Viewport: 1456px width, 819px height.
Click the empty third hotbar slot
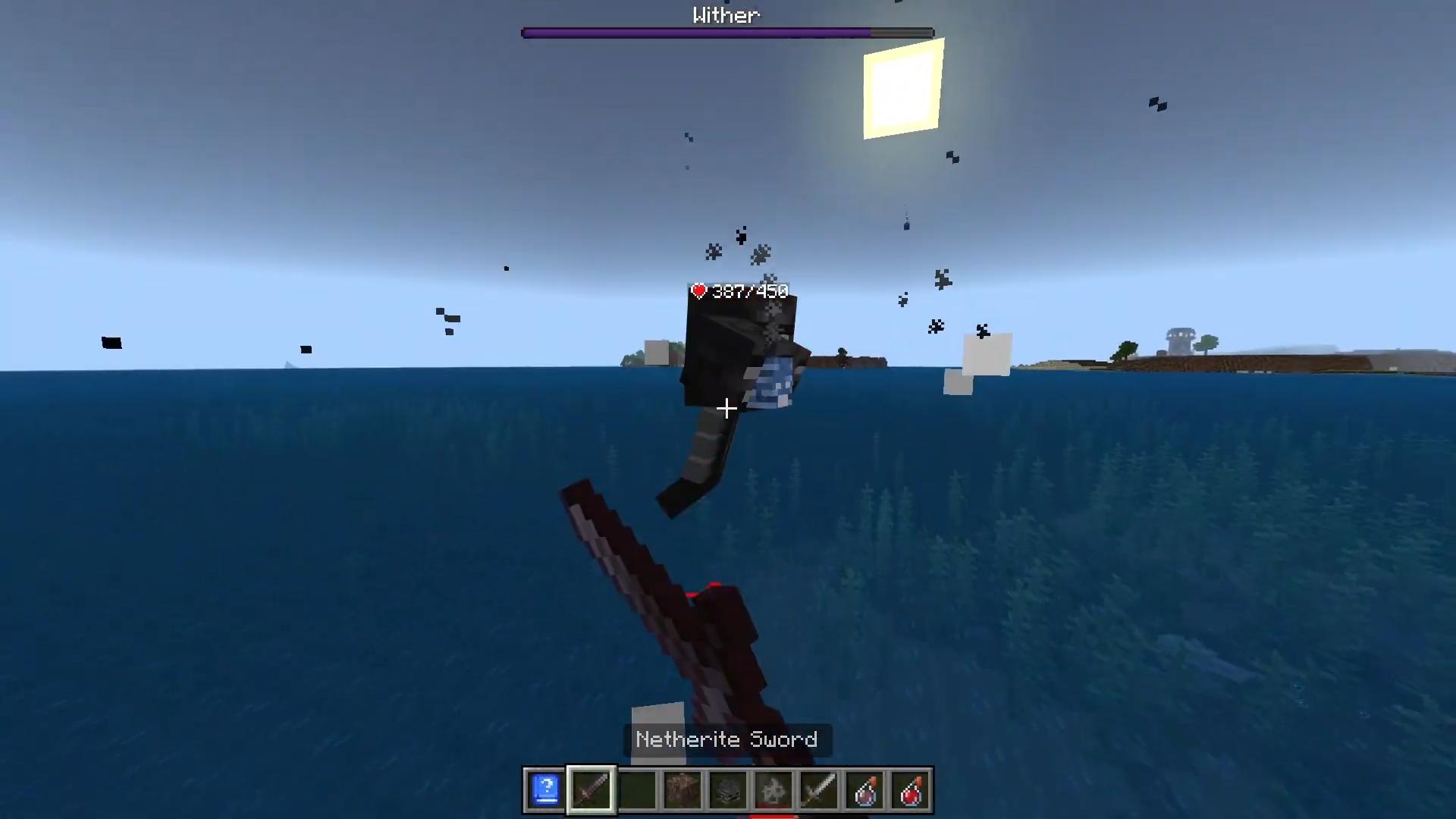pos(637,790)
